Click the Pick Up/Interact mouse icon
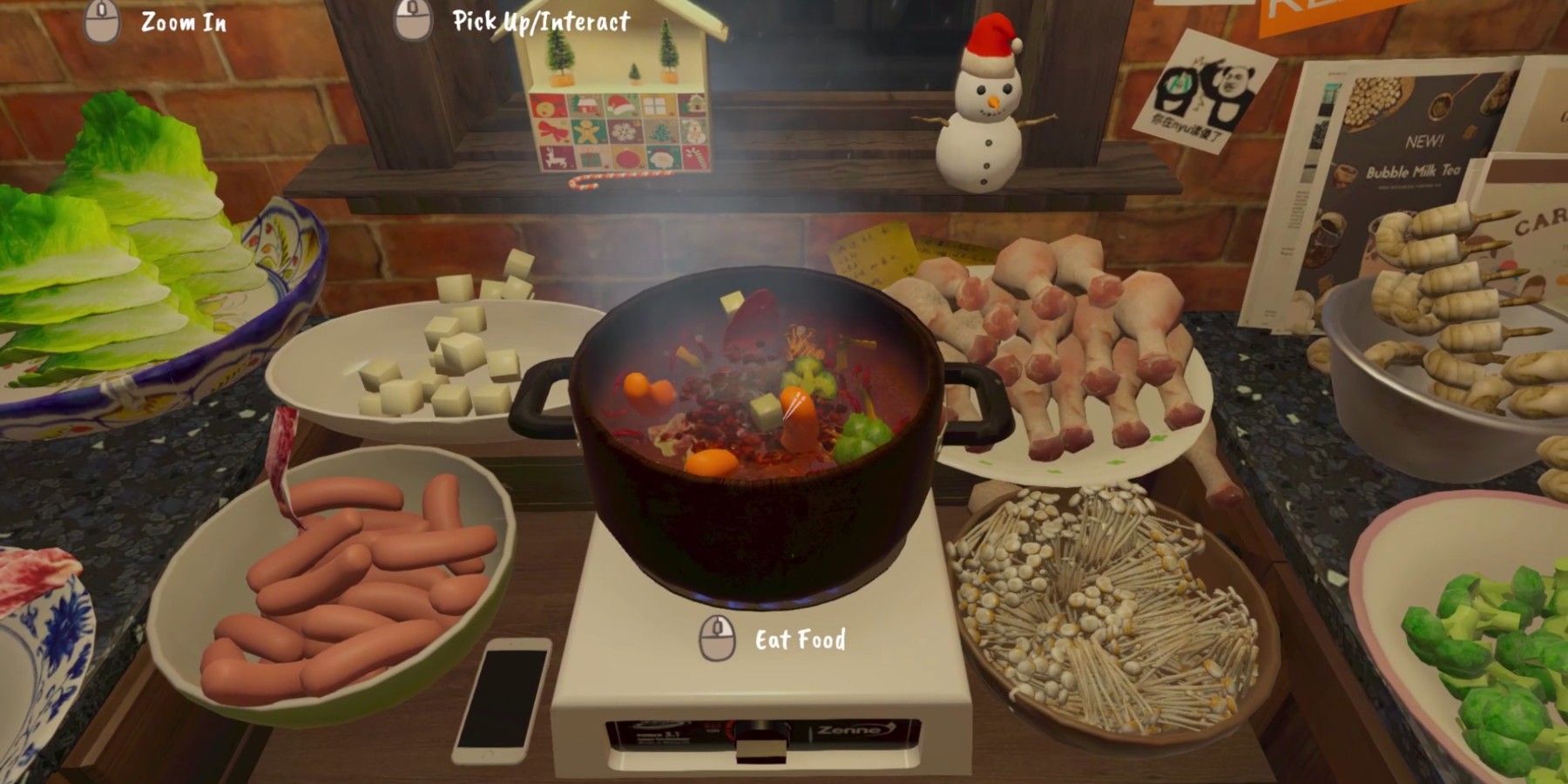 pos(411,19)
